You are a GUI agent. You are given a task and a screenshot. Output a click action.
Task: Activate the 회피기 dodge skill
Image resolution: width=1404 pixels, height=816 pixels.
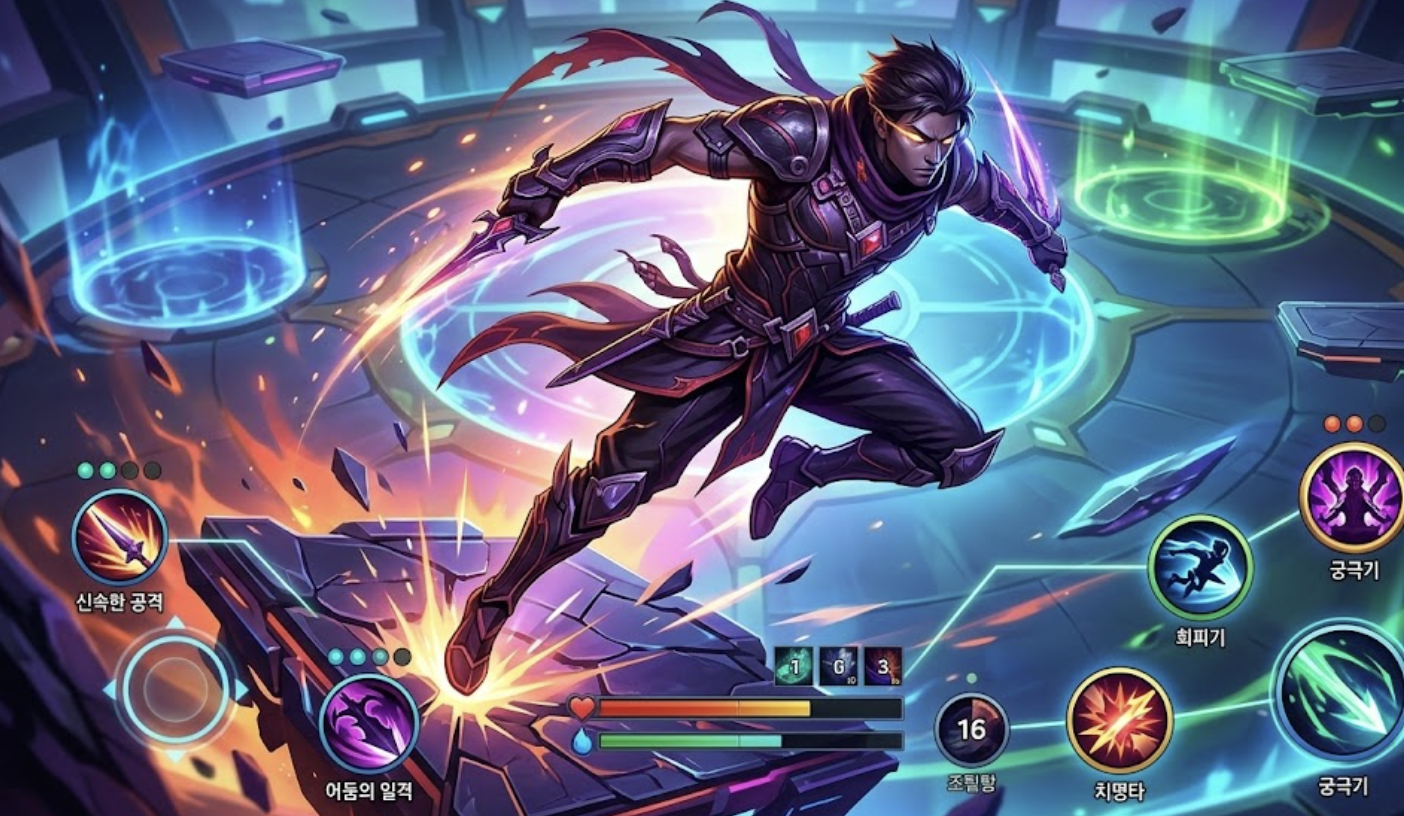pyautogui.click(x=1199, y=567)
